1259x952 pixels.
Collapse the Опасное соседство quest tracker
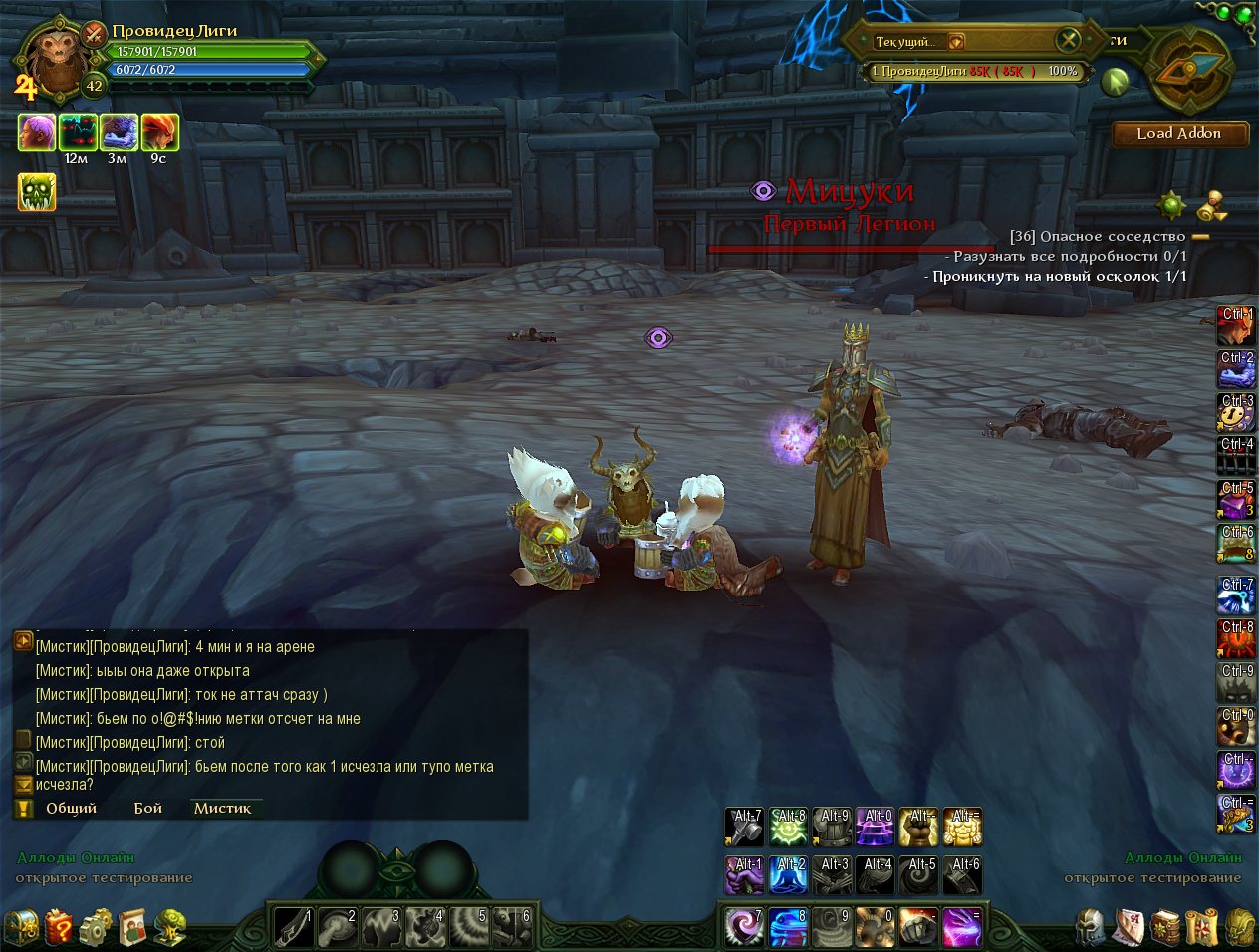(1200, 237)
